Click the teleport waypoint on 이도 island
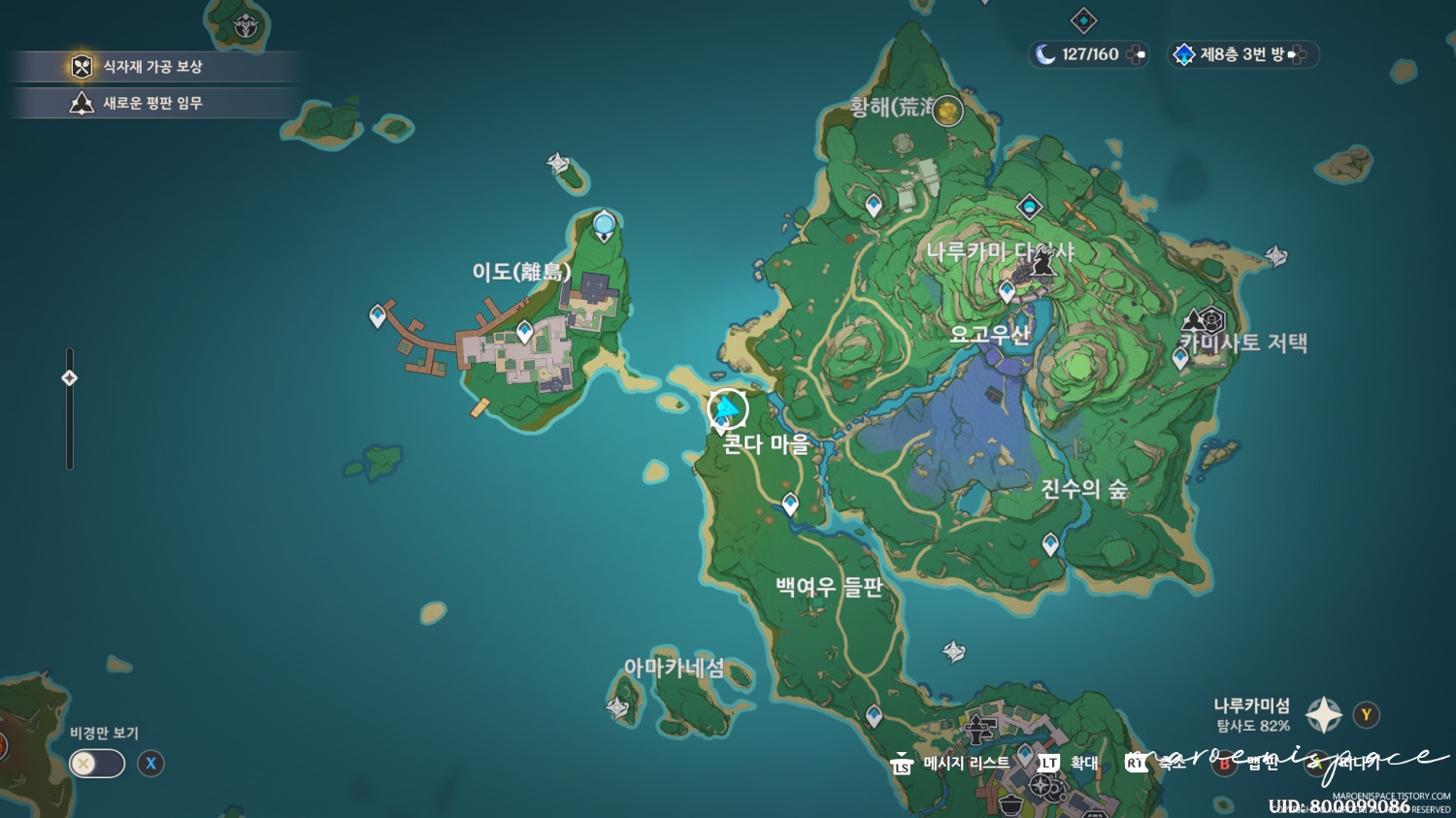This screenshot has width=1456, height=818. (x=523, y=332)
